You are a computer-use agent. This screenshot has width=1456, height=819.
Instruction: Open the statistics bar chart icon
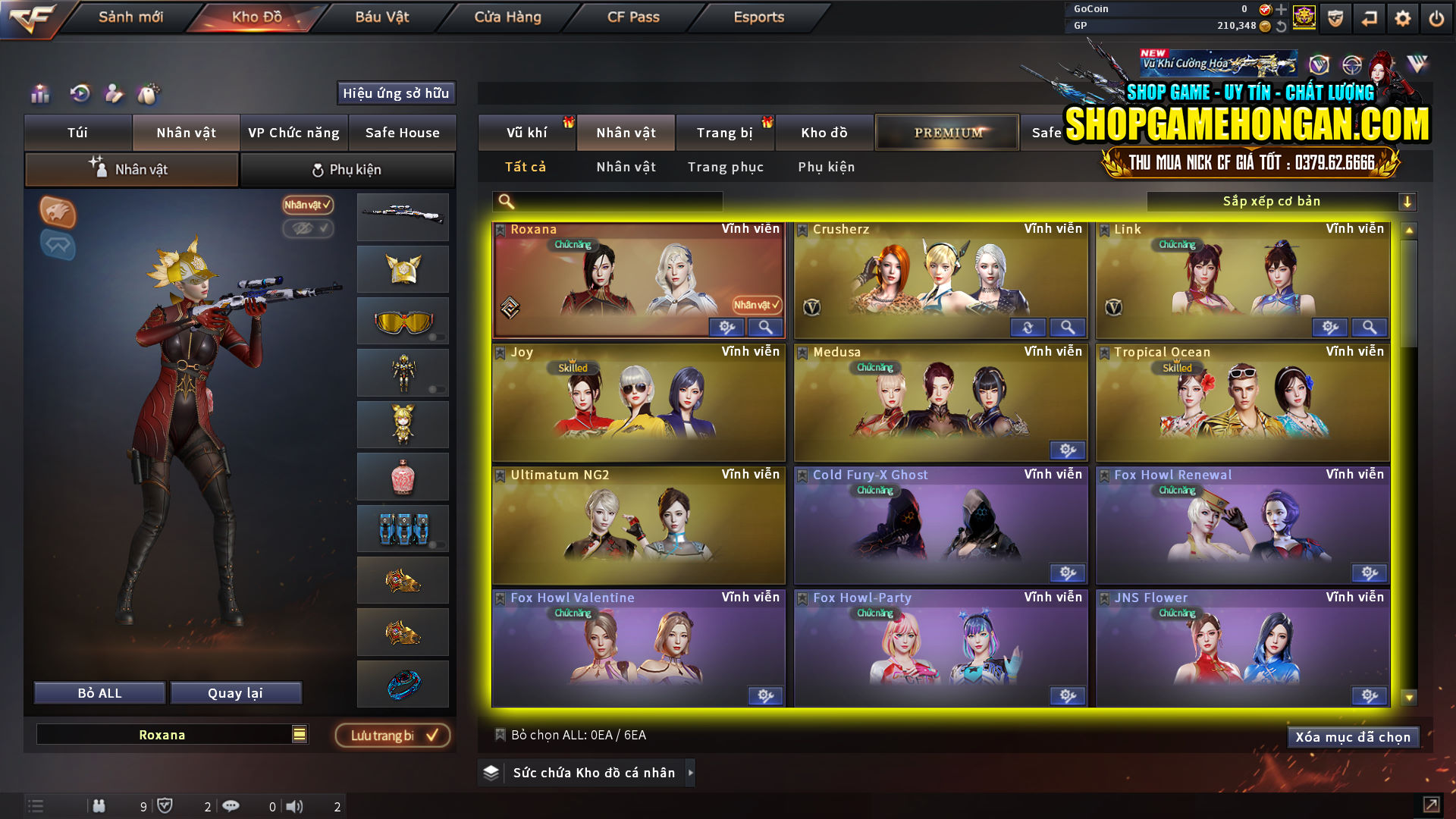[39, 94]
